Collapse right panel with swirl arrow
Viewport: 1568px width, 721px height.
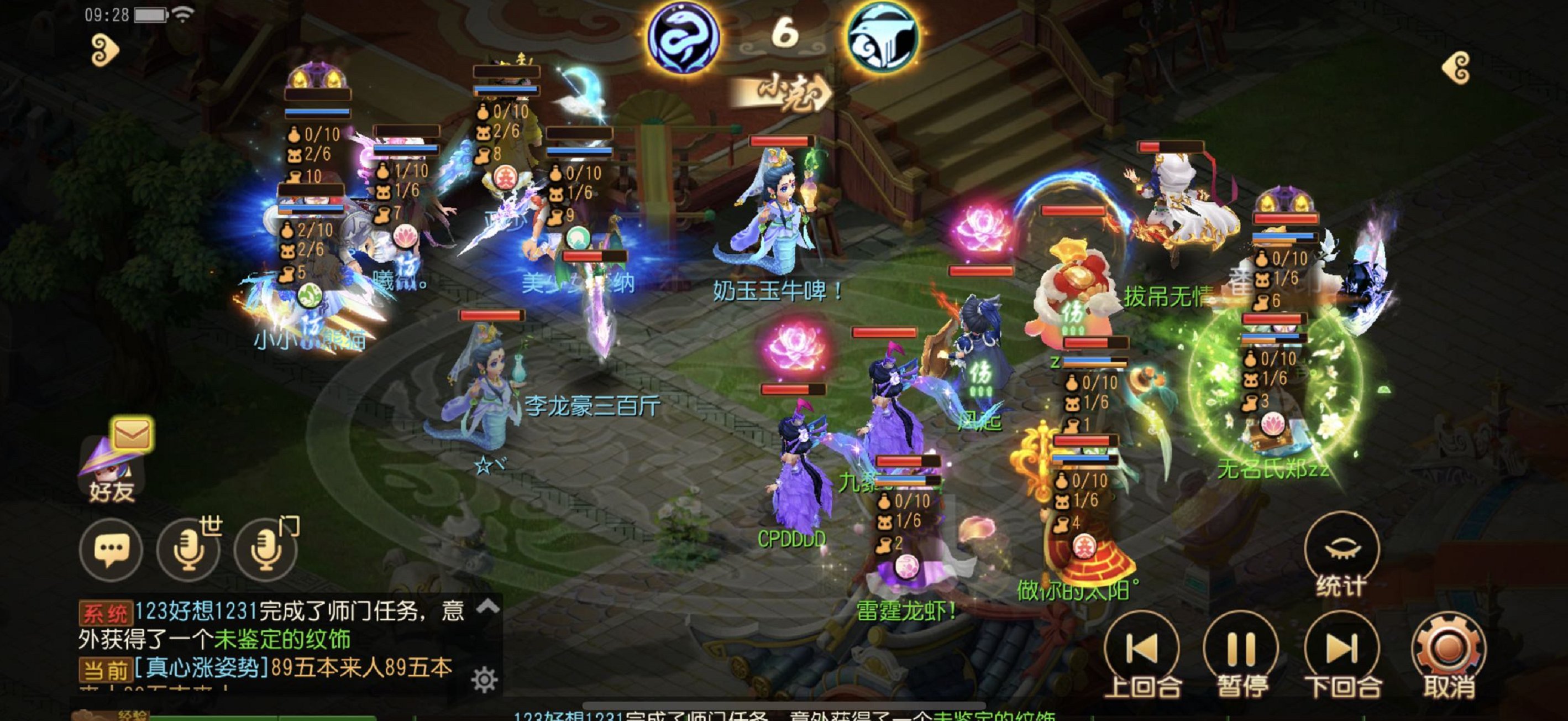pos(1457,67)
